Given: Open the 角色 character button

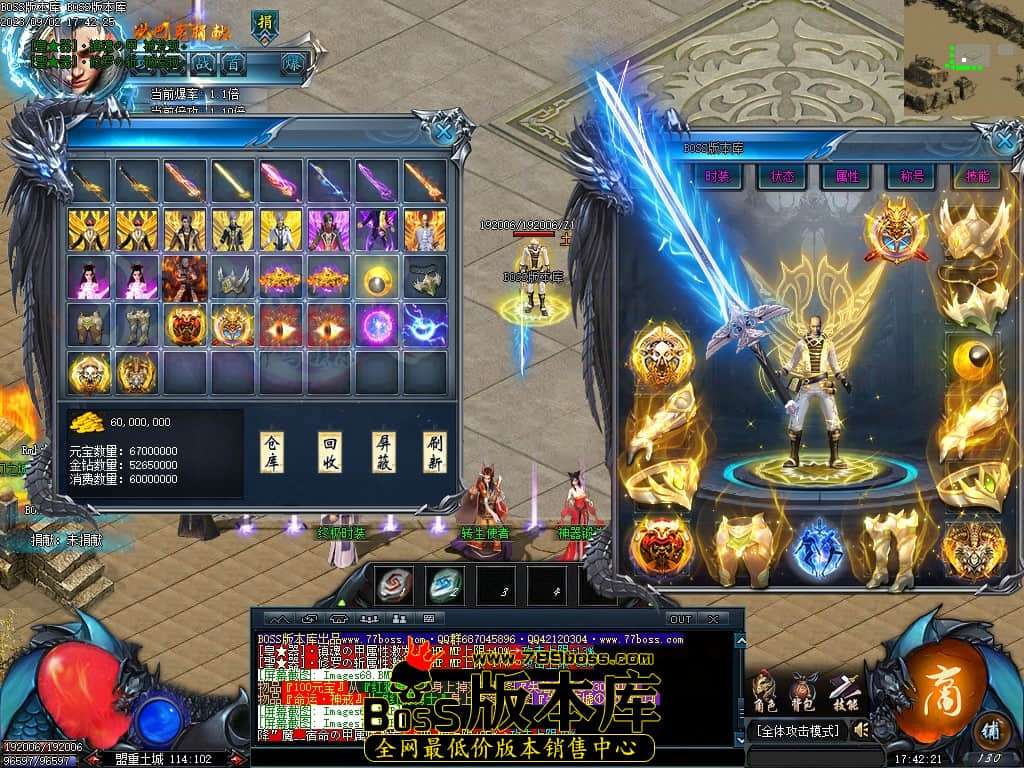Looking at the screenshot, I should tap(764, 692).
